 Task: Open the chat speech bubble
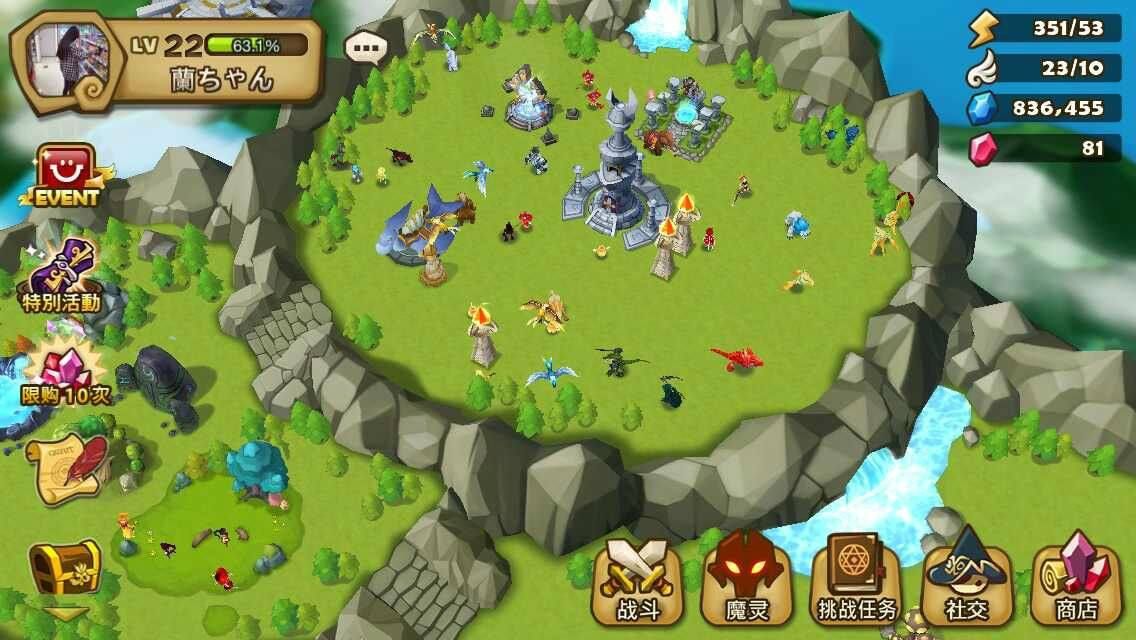pos(366,47)
